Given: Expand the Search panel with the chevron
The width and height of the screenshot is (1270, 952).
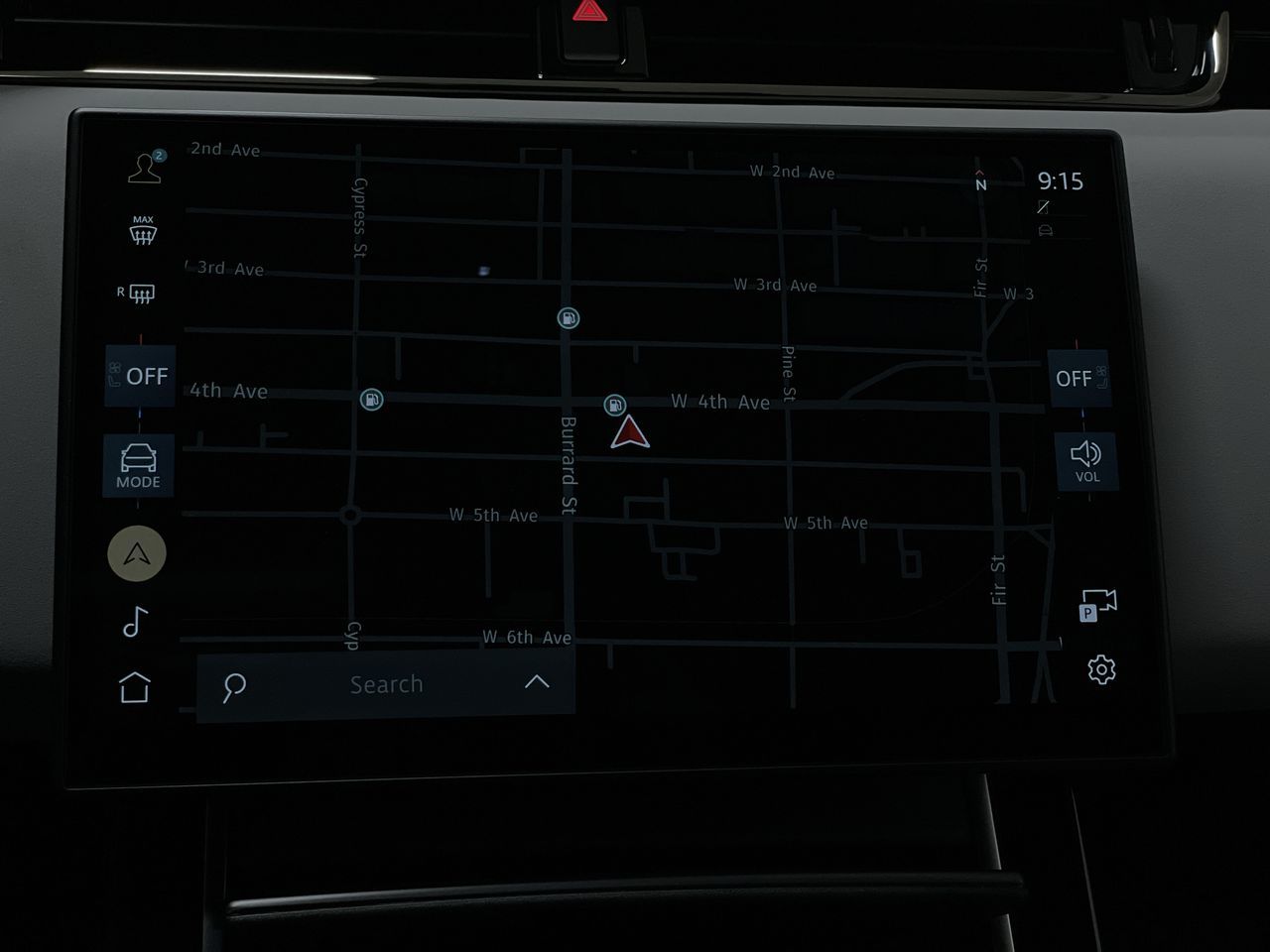Looking at the screenshot, I should (538, 682).
